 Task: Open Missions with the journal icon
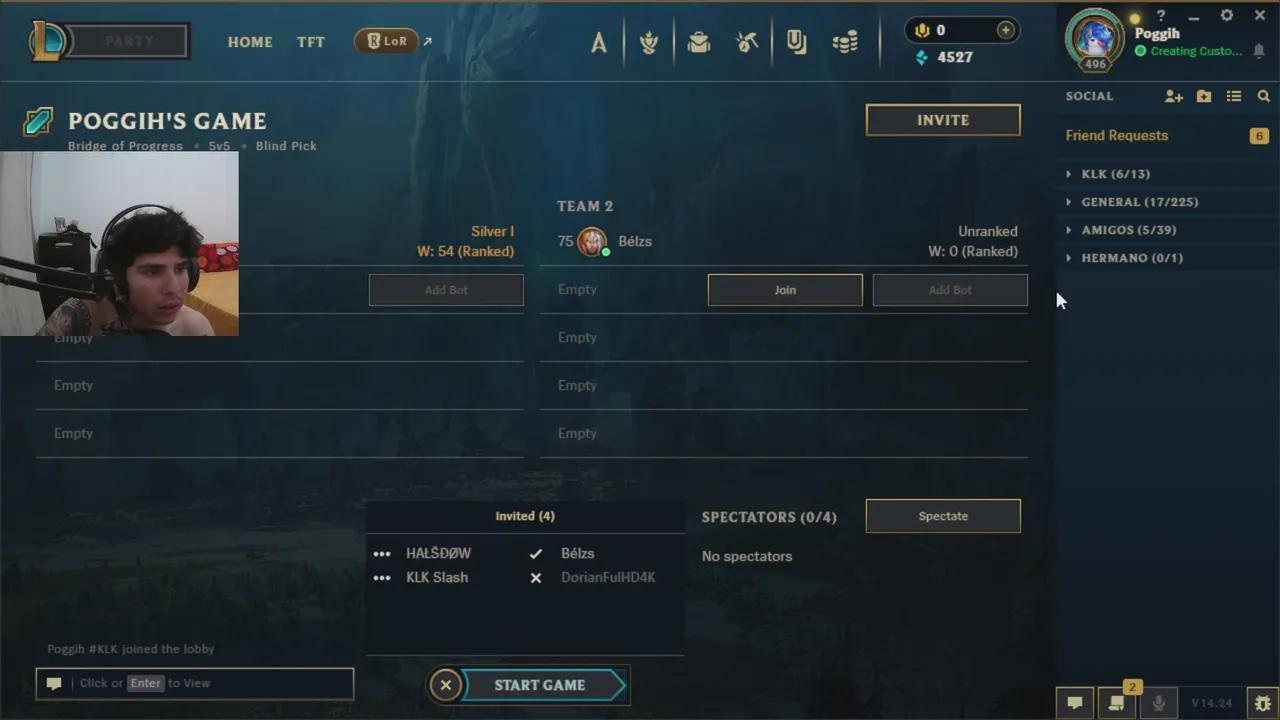coord(796,42)
